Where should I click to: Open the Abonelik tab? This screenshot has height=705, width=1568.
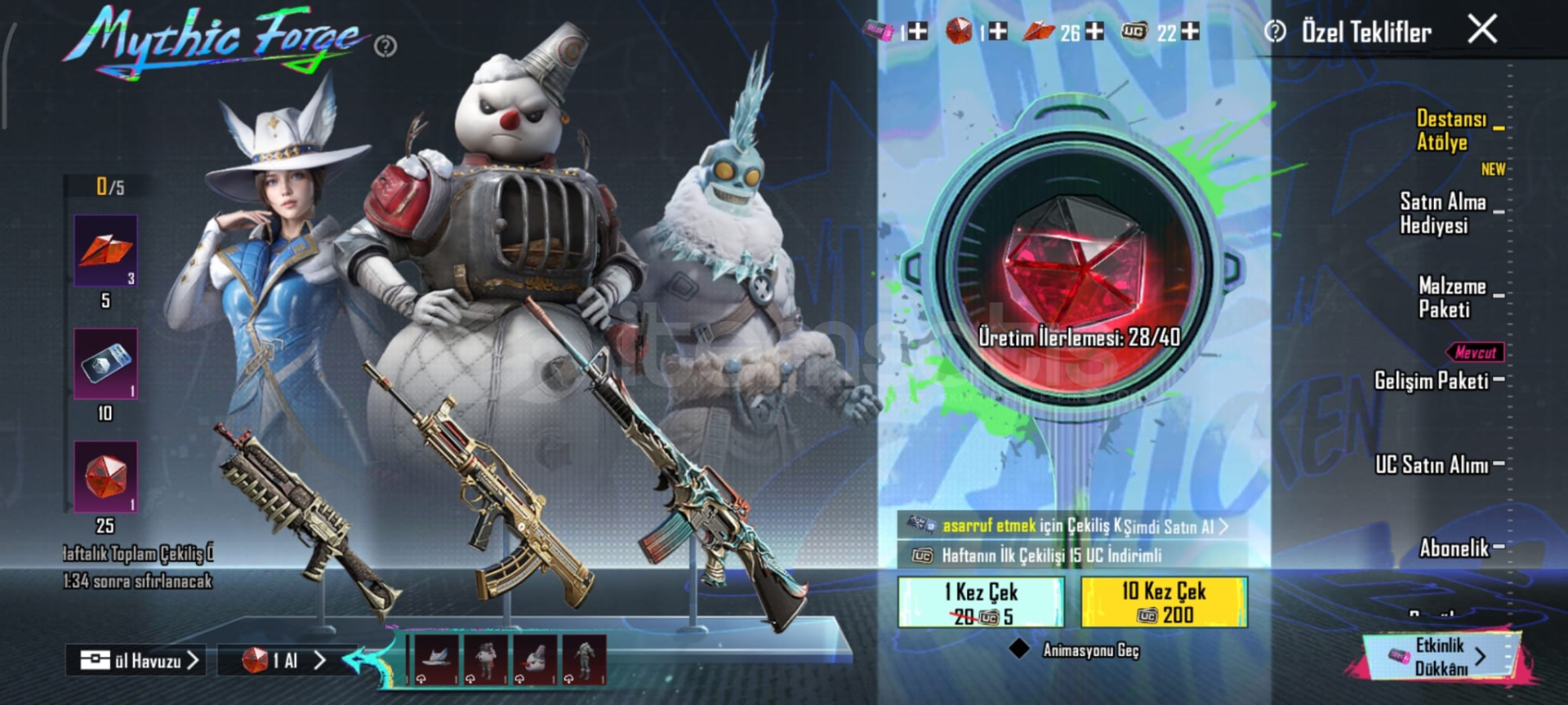(x=1454, y=547)
